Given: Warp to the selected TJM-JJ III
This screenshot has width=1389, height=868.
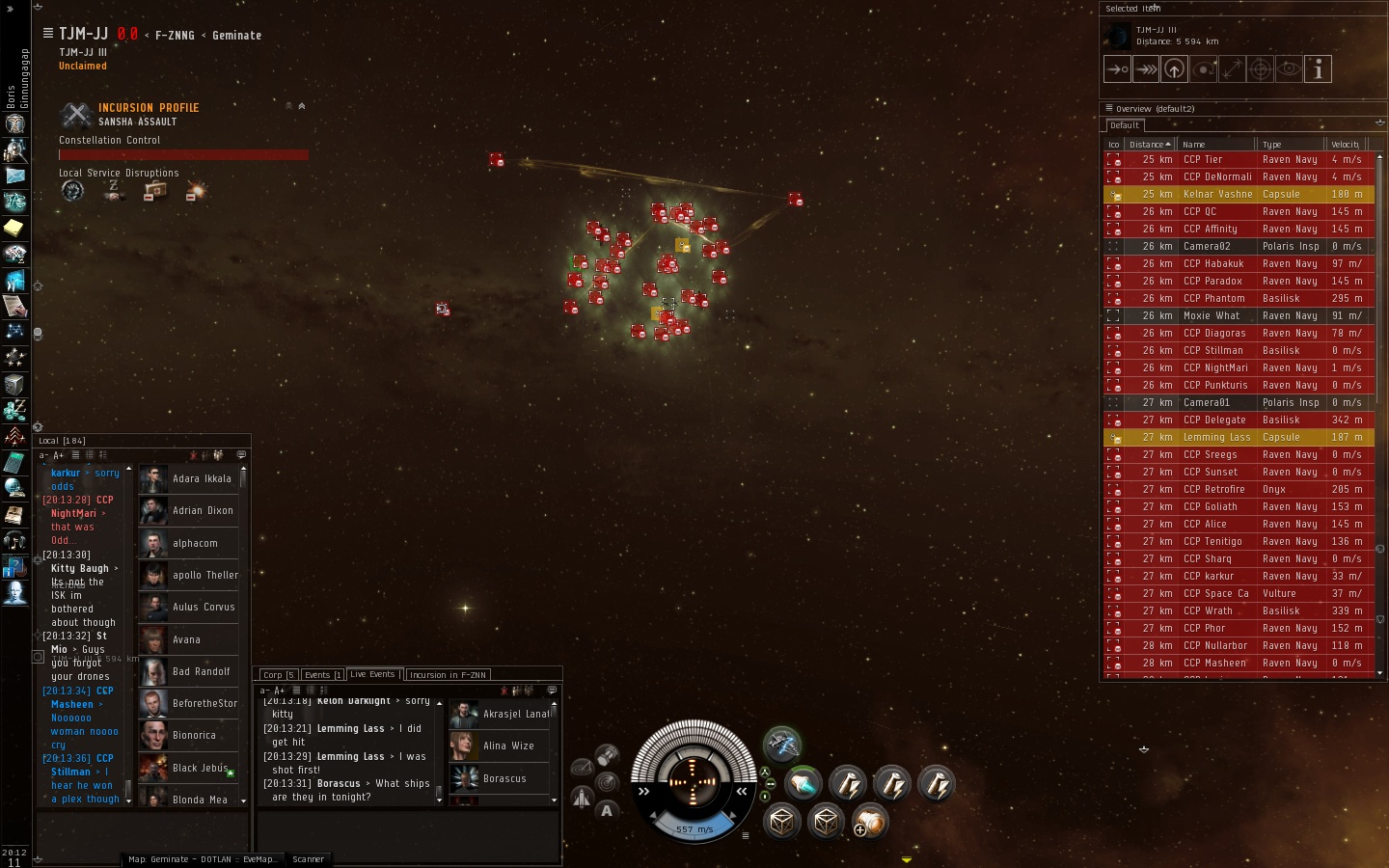Looking at the screenshot, I should point(1146,69).
